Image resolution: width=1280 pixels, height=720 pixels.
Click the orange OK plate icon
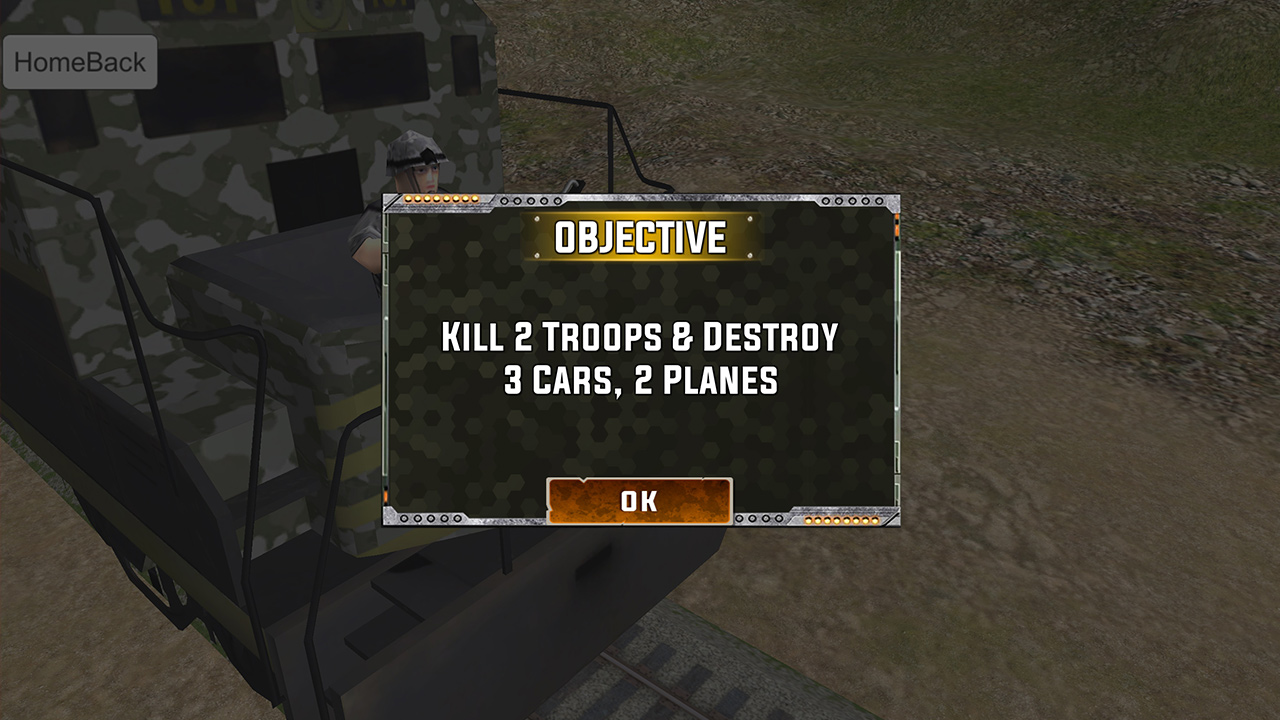point(640,502)
